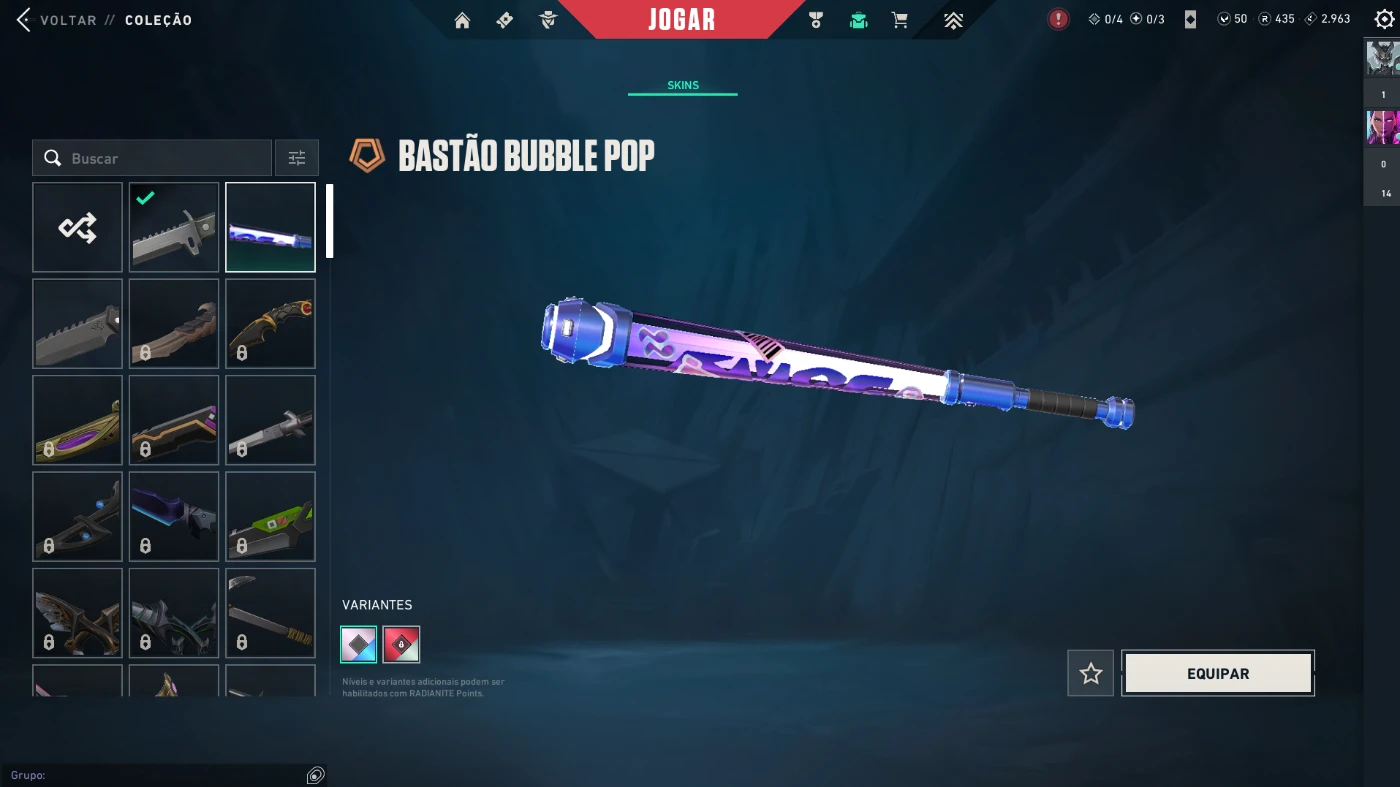Image resolution: width=1400 pixels, height=787 pixels.
Task: Open the skin filter options button
Action: coord(297,158)
